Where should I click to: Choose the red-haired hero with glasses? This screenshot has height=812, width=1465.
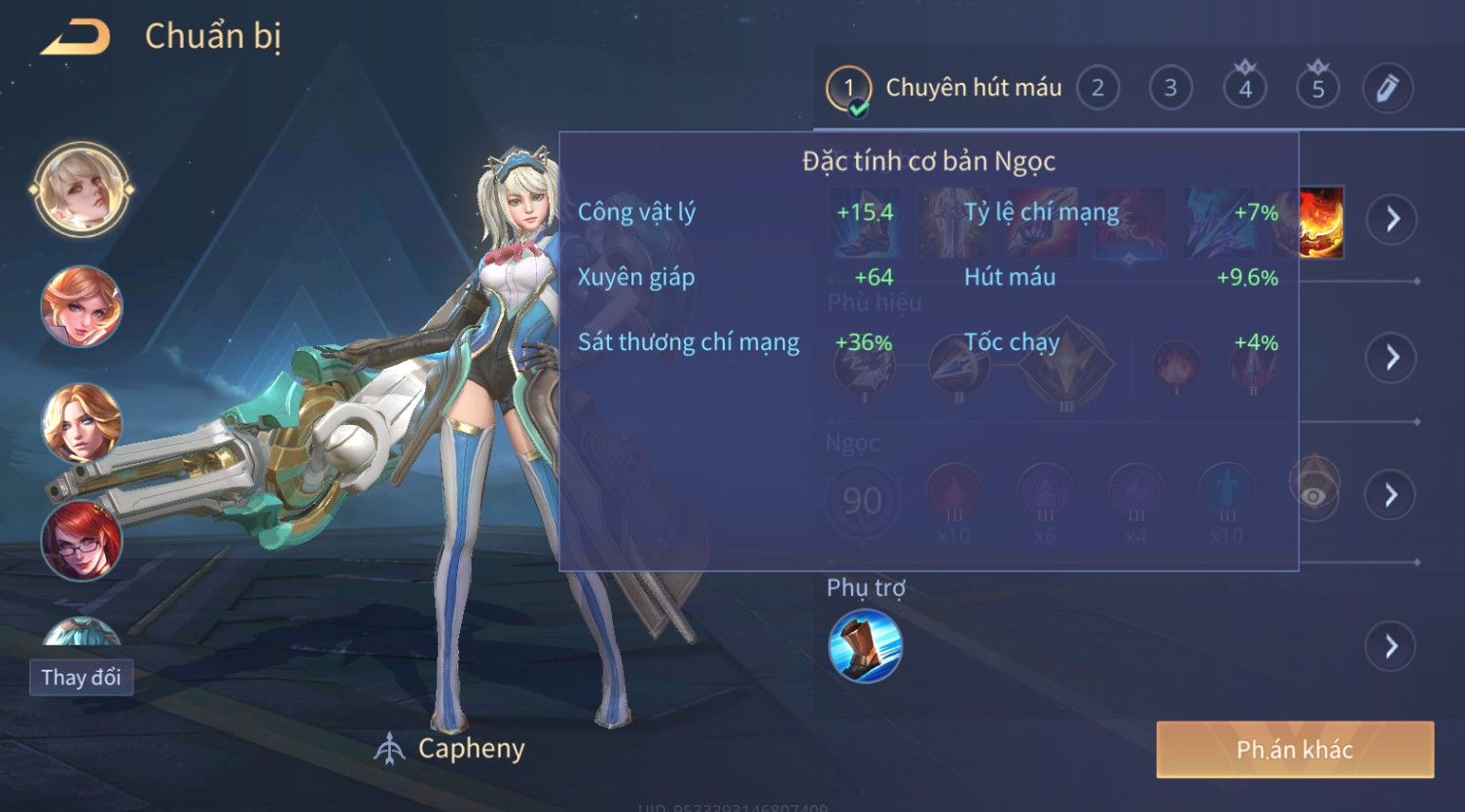click(x=82, y=540)
